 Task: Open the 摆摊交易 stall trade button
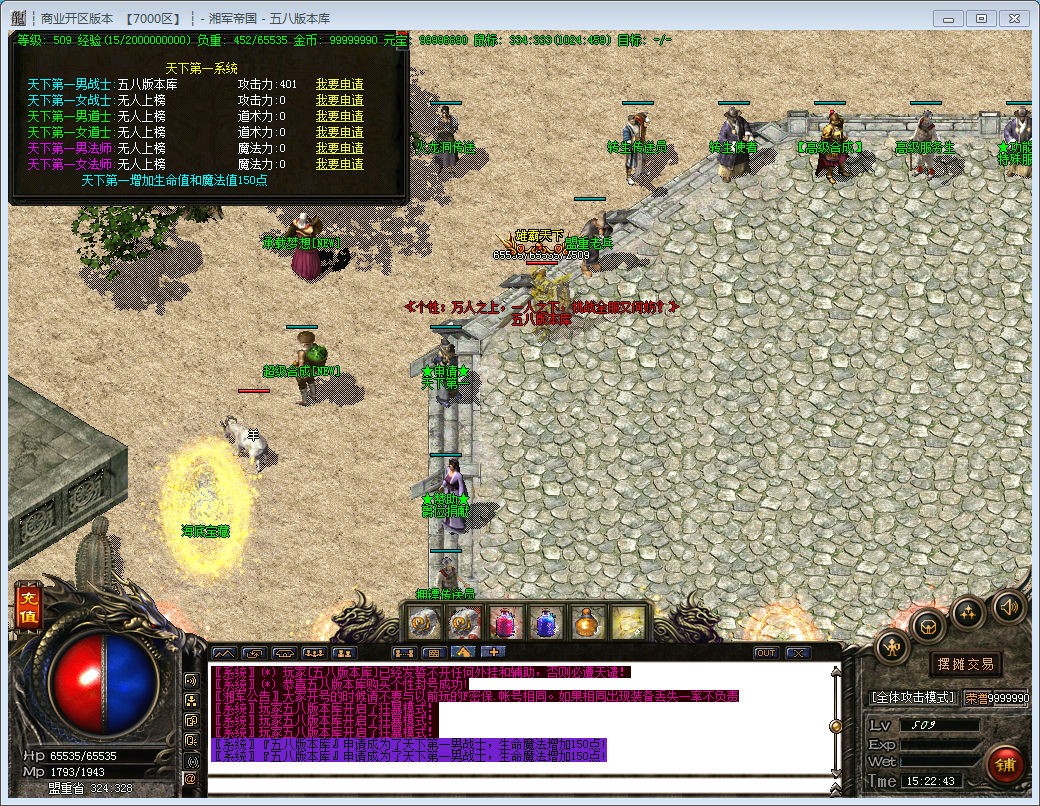pos(965,664)
